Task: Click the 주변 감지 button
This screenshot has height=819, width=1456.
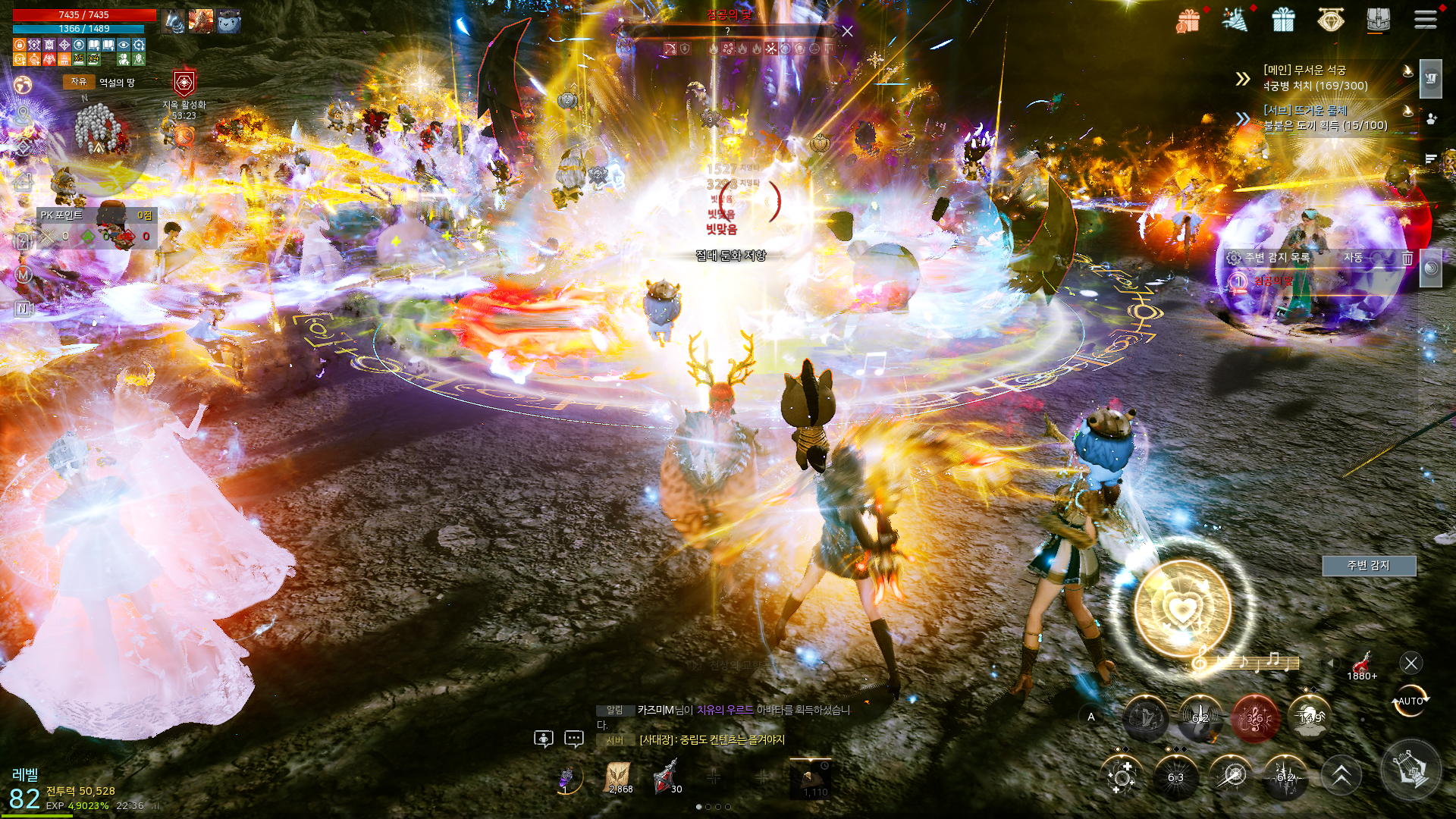Action: 1368,565
